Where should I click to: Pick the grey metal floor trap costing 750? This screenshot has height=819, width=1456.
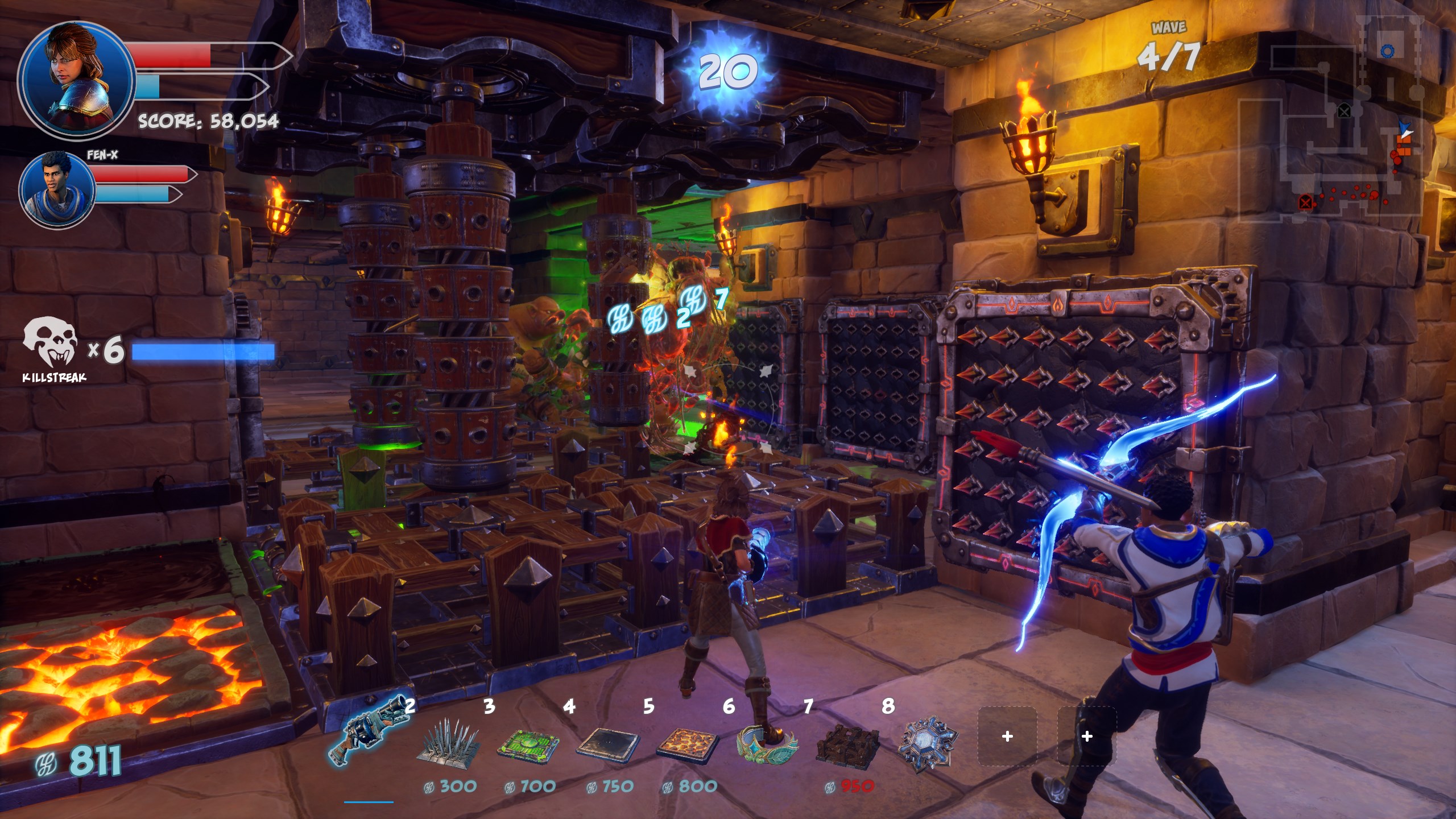click(x=608, y=742)
